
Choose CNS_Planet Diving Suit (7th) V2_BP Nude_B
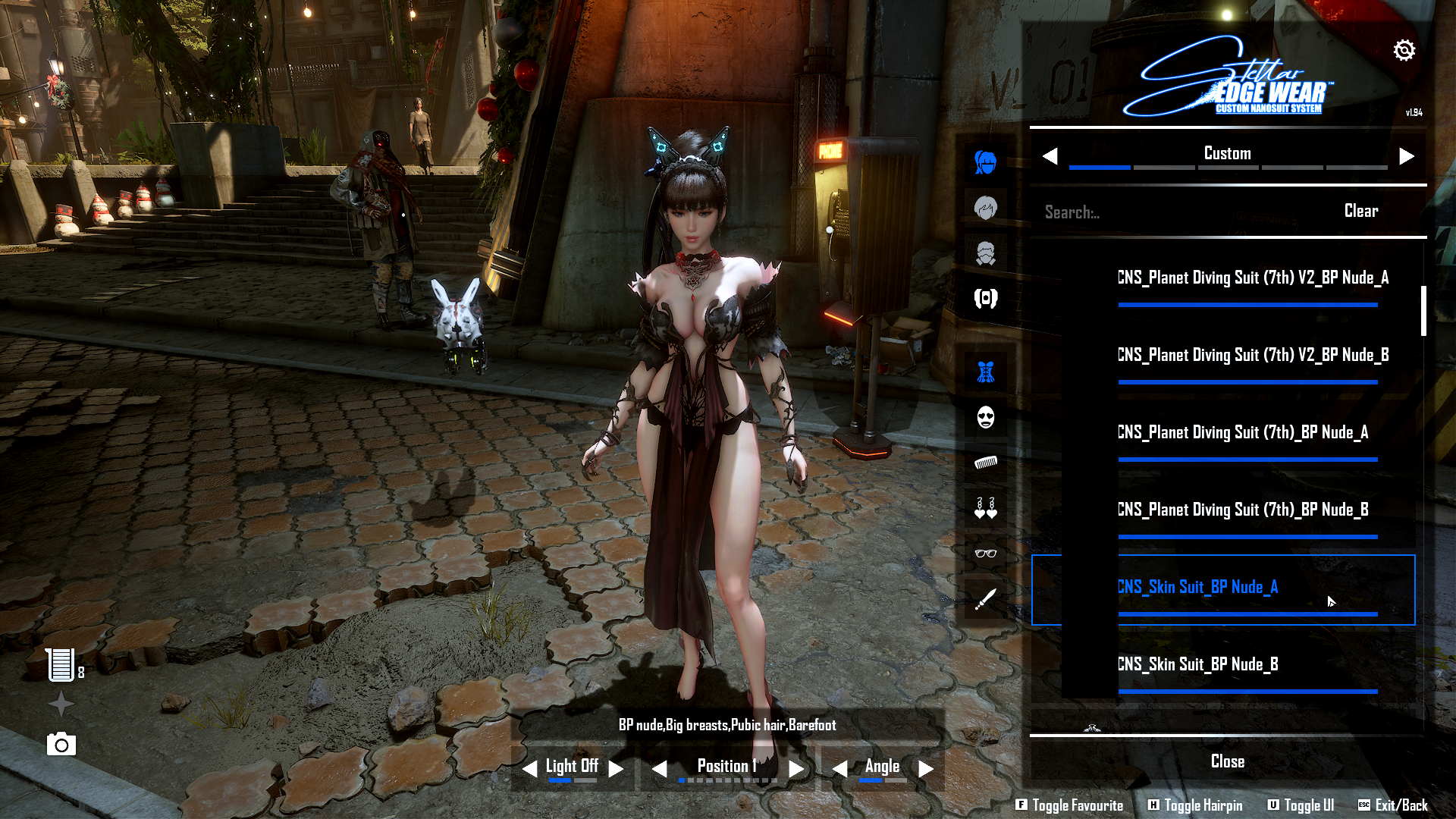[x=1253, y=356]
